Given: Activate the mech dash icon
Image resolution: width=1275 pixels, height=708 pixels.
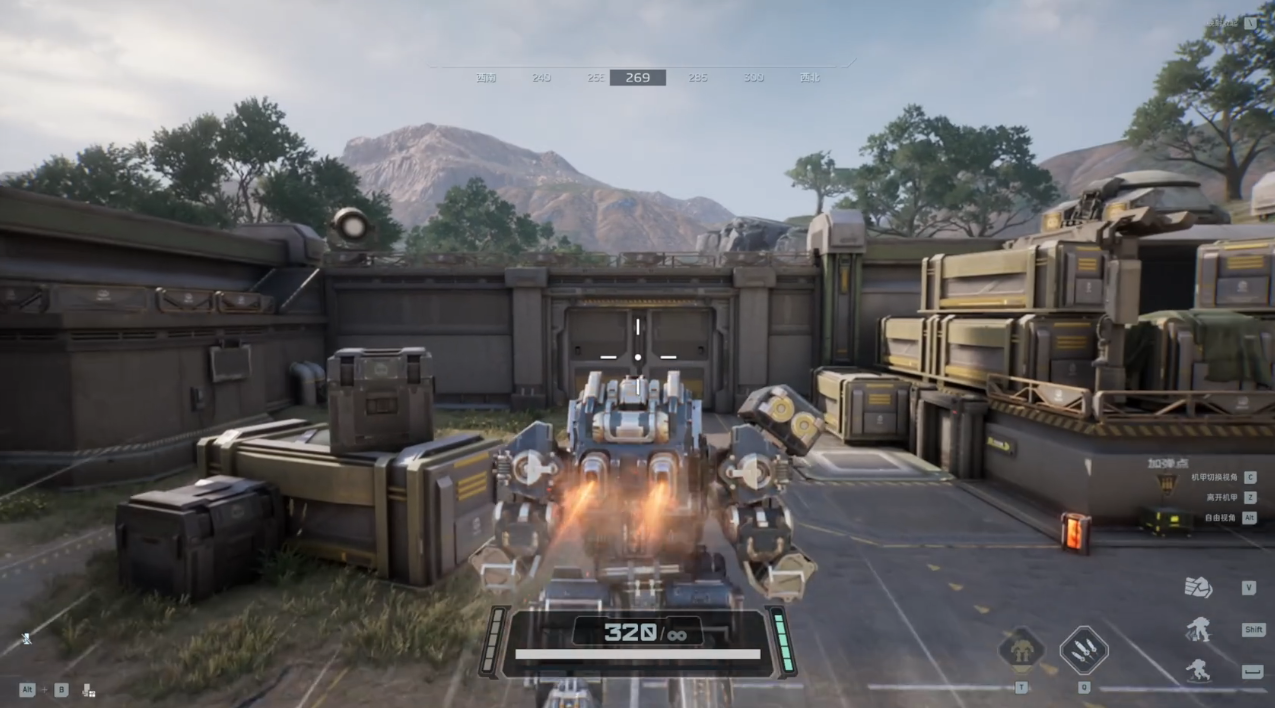Looking at the screenshot, I should [1198, 629].
